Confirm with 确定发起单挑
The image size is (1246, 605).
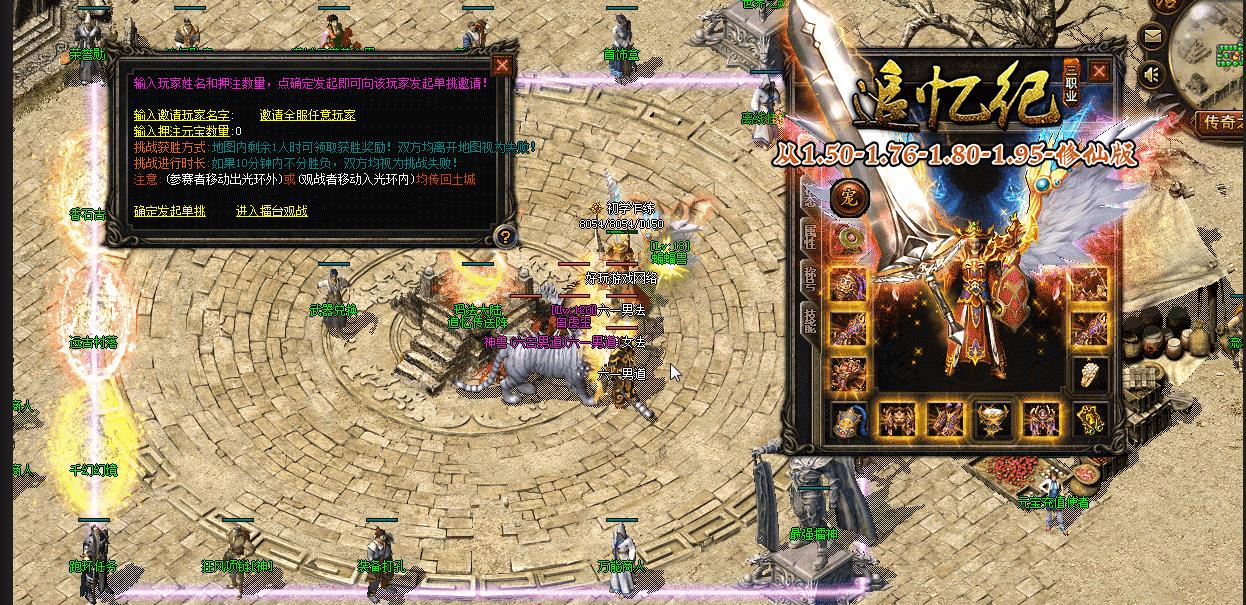pos(169,211)
